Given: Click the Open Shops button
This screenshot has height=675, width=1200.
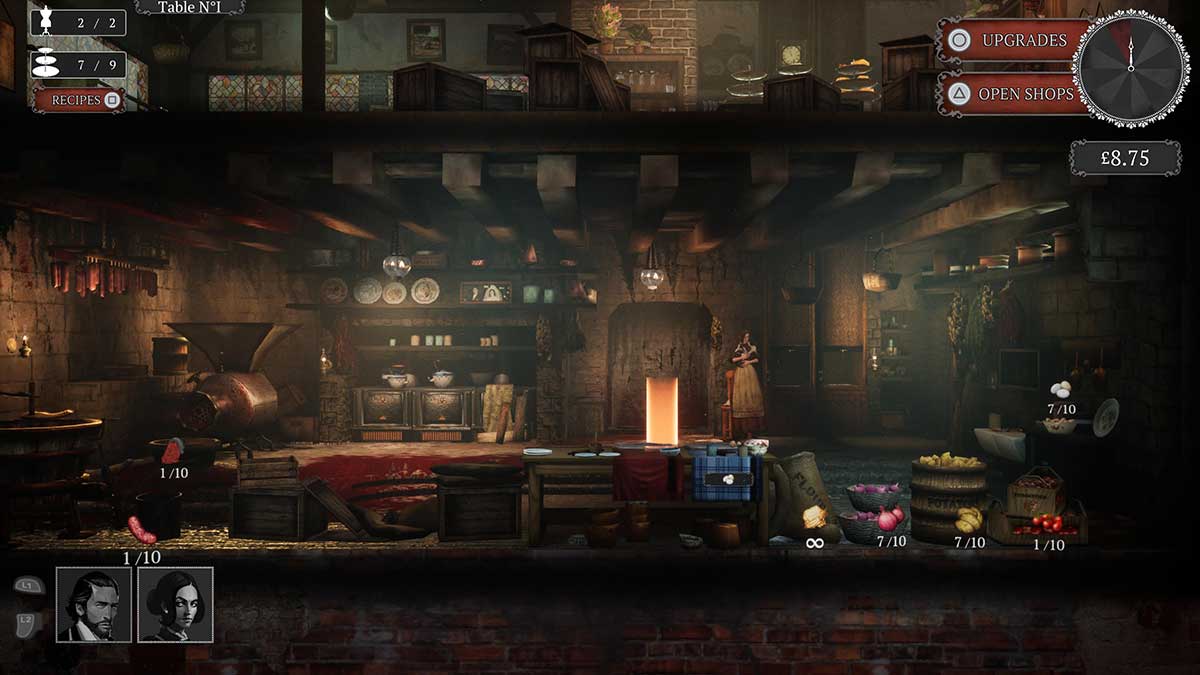Looking at the screenshot, I should click(x=1012, y=94).
